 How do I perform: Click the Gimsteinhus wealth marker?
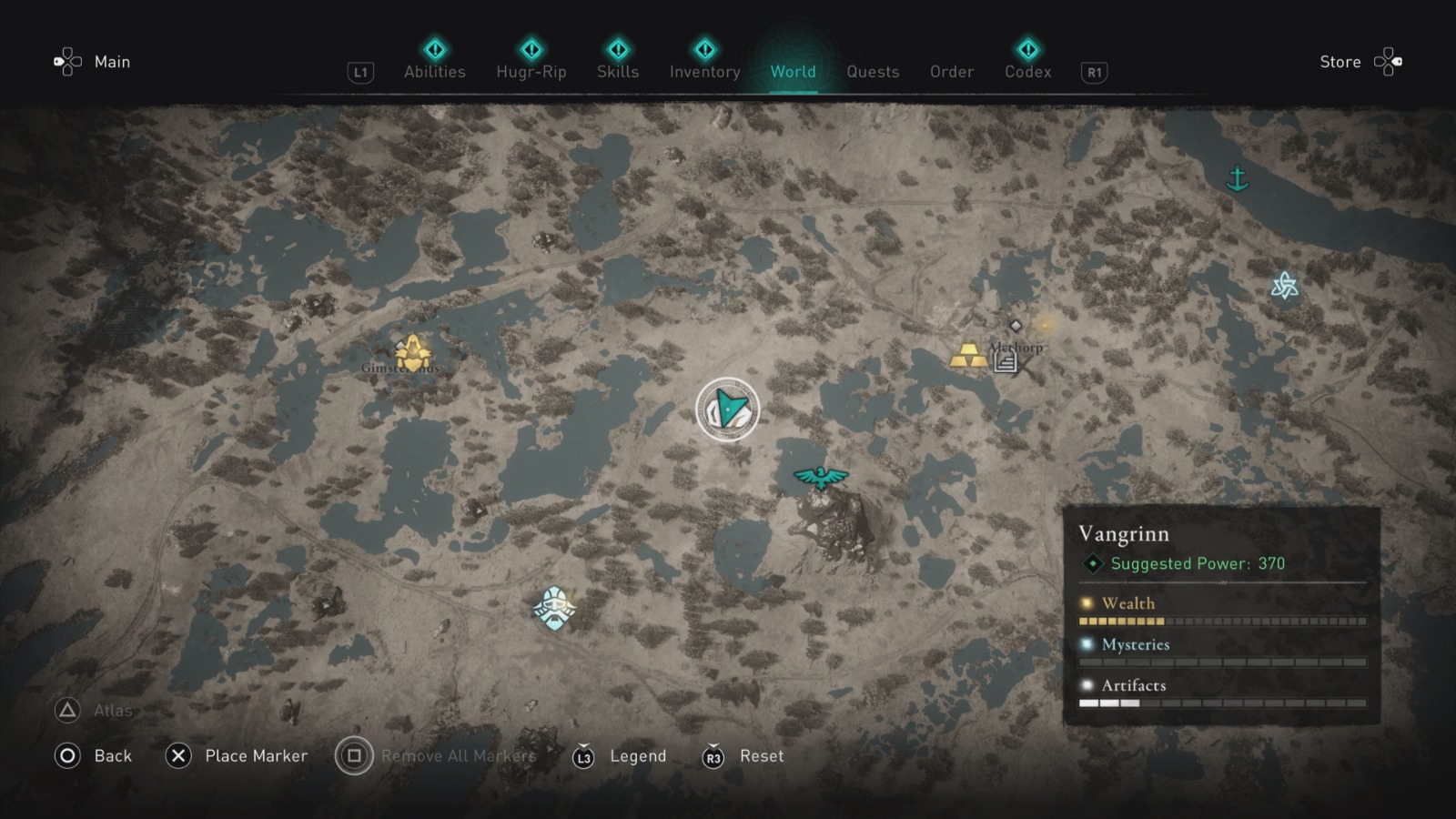[x=411, y=350]
